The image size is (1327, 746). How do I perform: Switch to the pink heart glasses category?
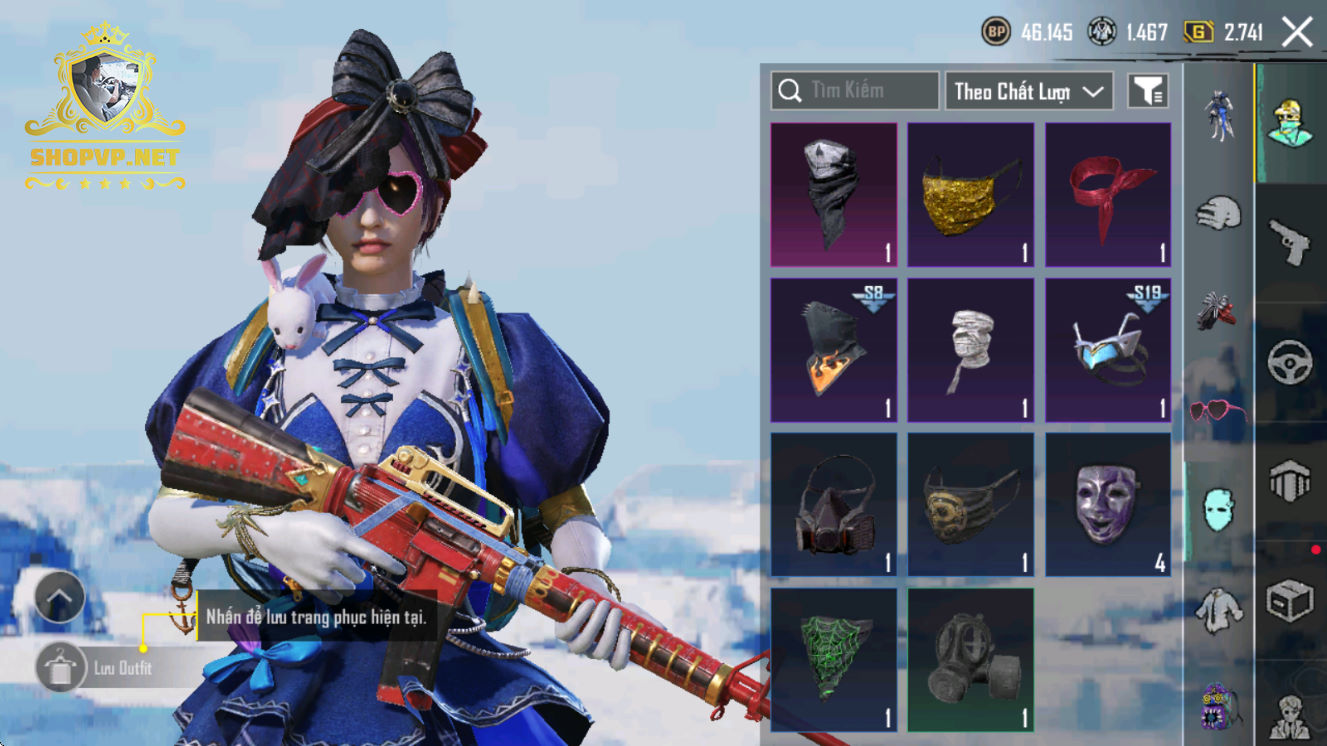1217,411
